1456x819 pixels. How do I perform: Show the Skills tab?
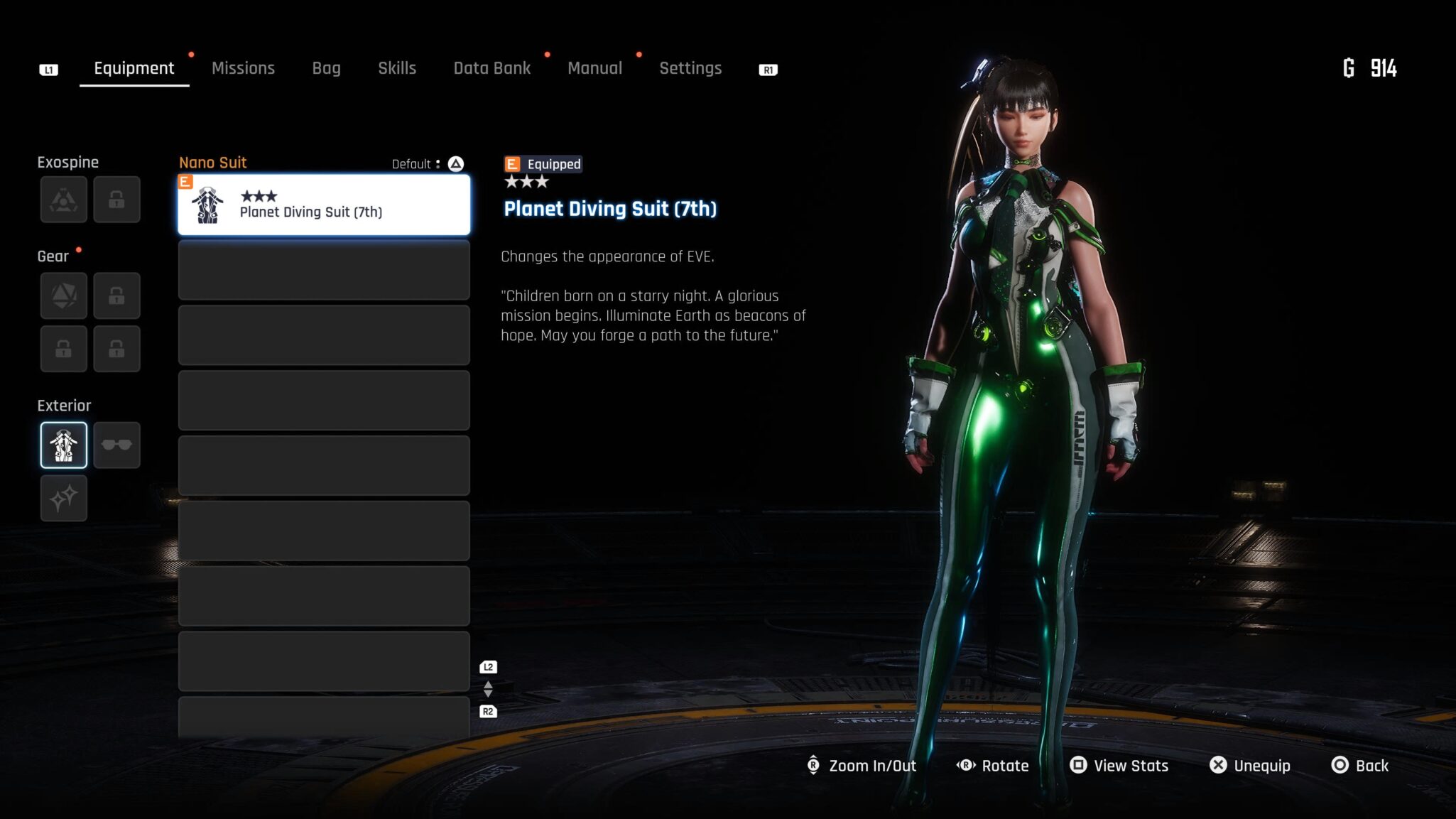coord(396,68)
